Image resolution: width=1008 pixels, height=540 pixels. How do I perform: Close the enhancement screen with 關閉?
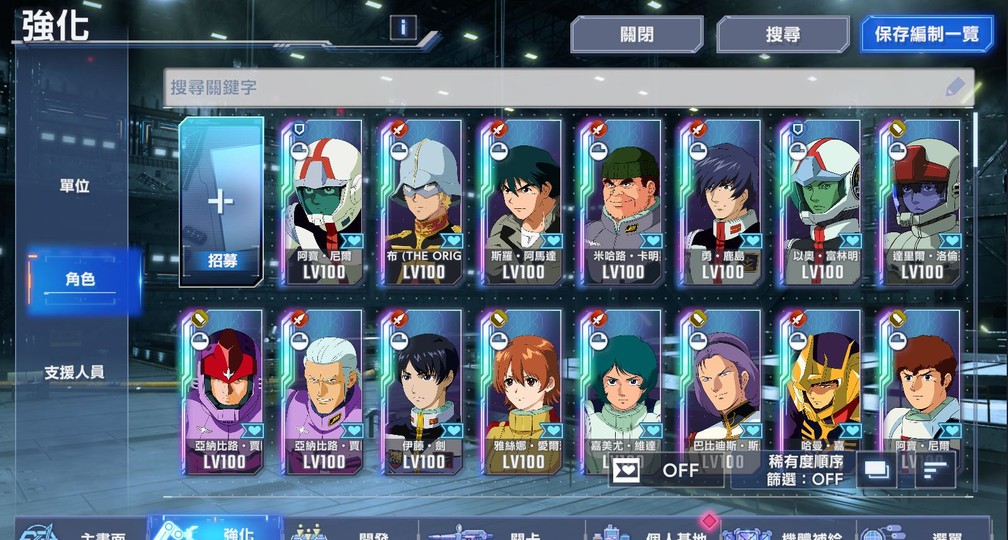(637, 34)
